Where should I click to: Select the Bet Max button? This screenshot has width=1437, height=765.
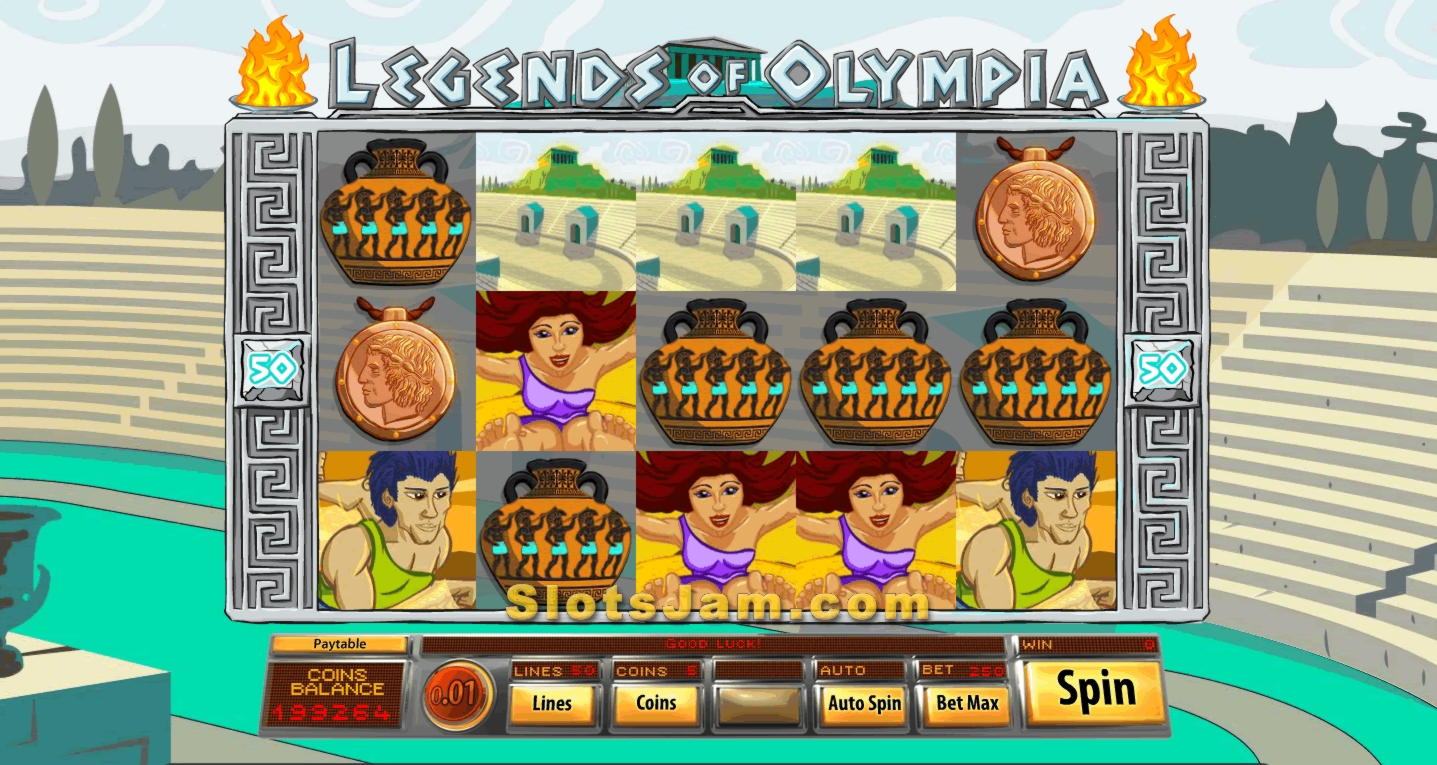tap(967, 703)
